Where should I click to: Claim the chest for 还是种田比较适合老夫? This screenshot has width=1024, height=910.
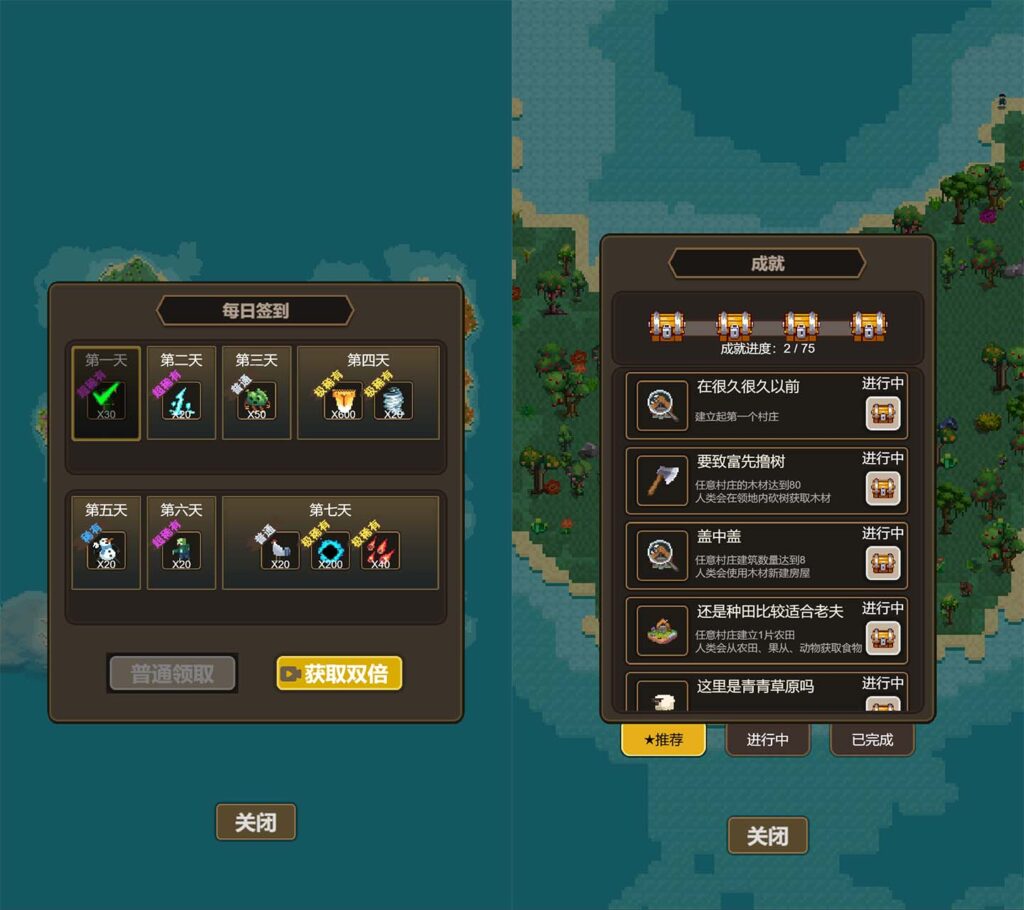click(883, 637)
